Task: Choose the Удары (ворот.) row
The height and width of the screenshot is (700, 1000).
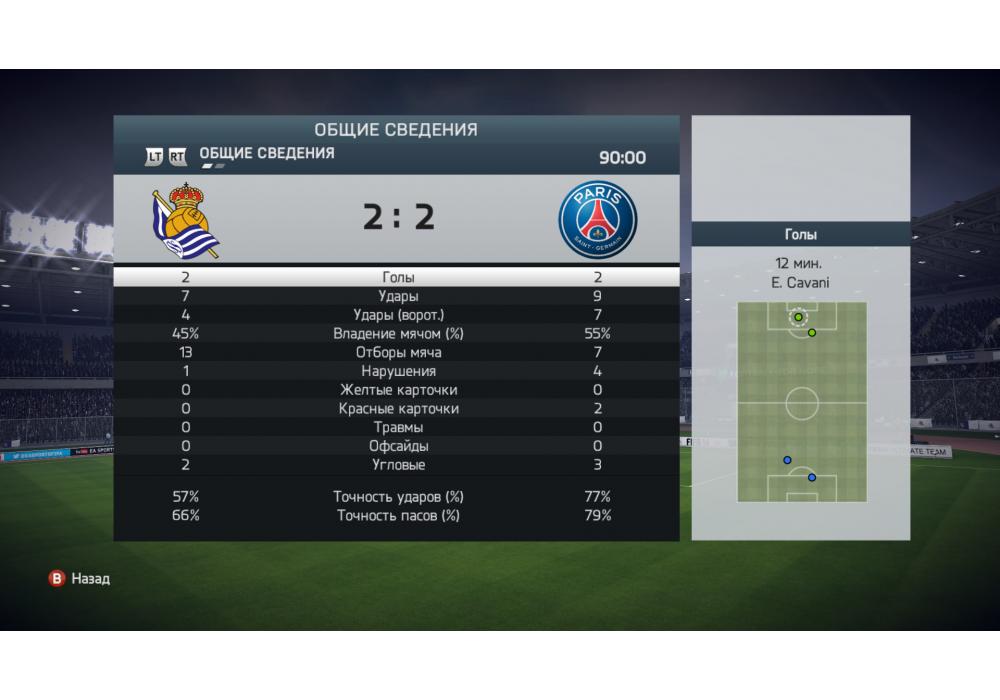Action: tap(398, 315)
